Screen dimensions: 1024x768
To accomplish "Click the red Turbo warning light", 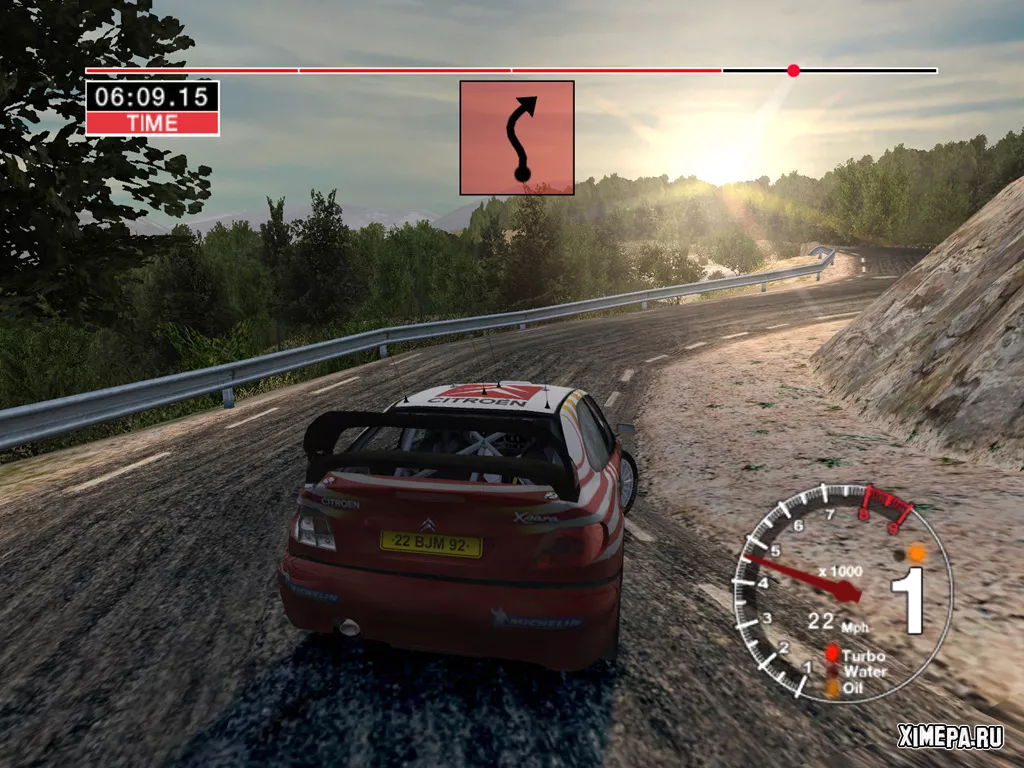I will tap(831, 655).
